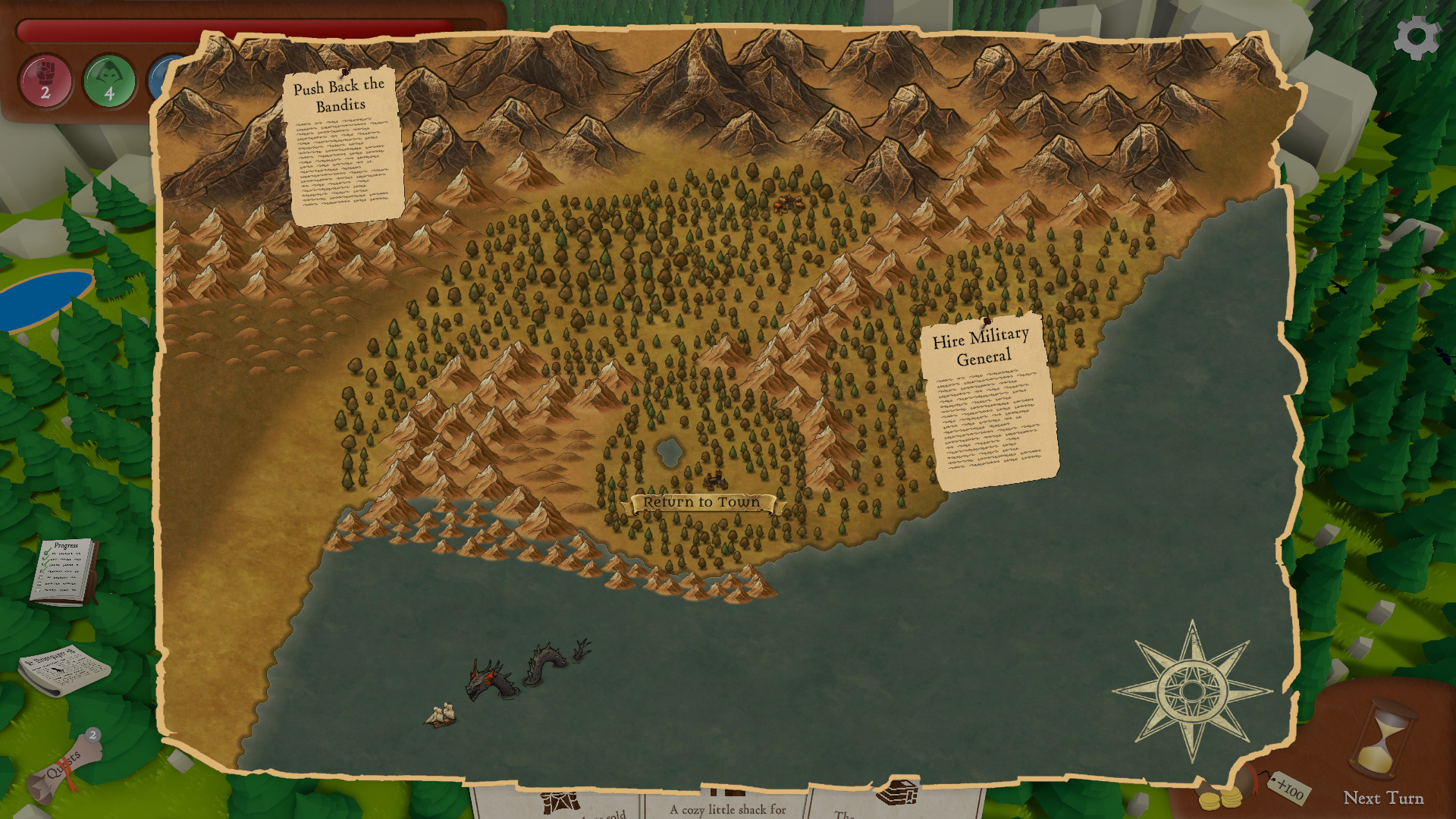Click the Return to Town banner
1456x819 pixels.
(701, 503)
